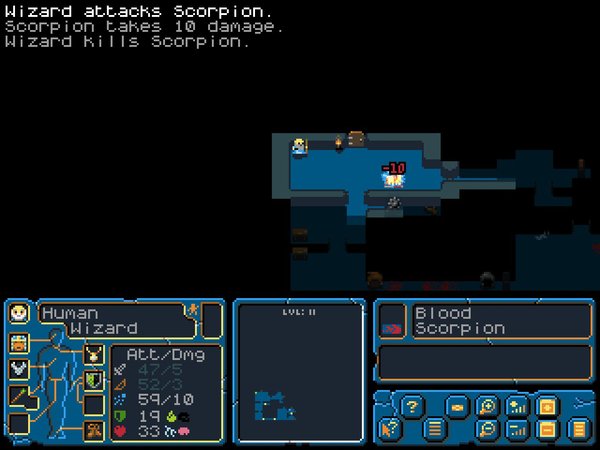Open the chest armor equipment slot
The height and width of the screenshot is (450, 600).
(18, 369)
